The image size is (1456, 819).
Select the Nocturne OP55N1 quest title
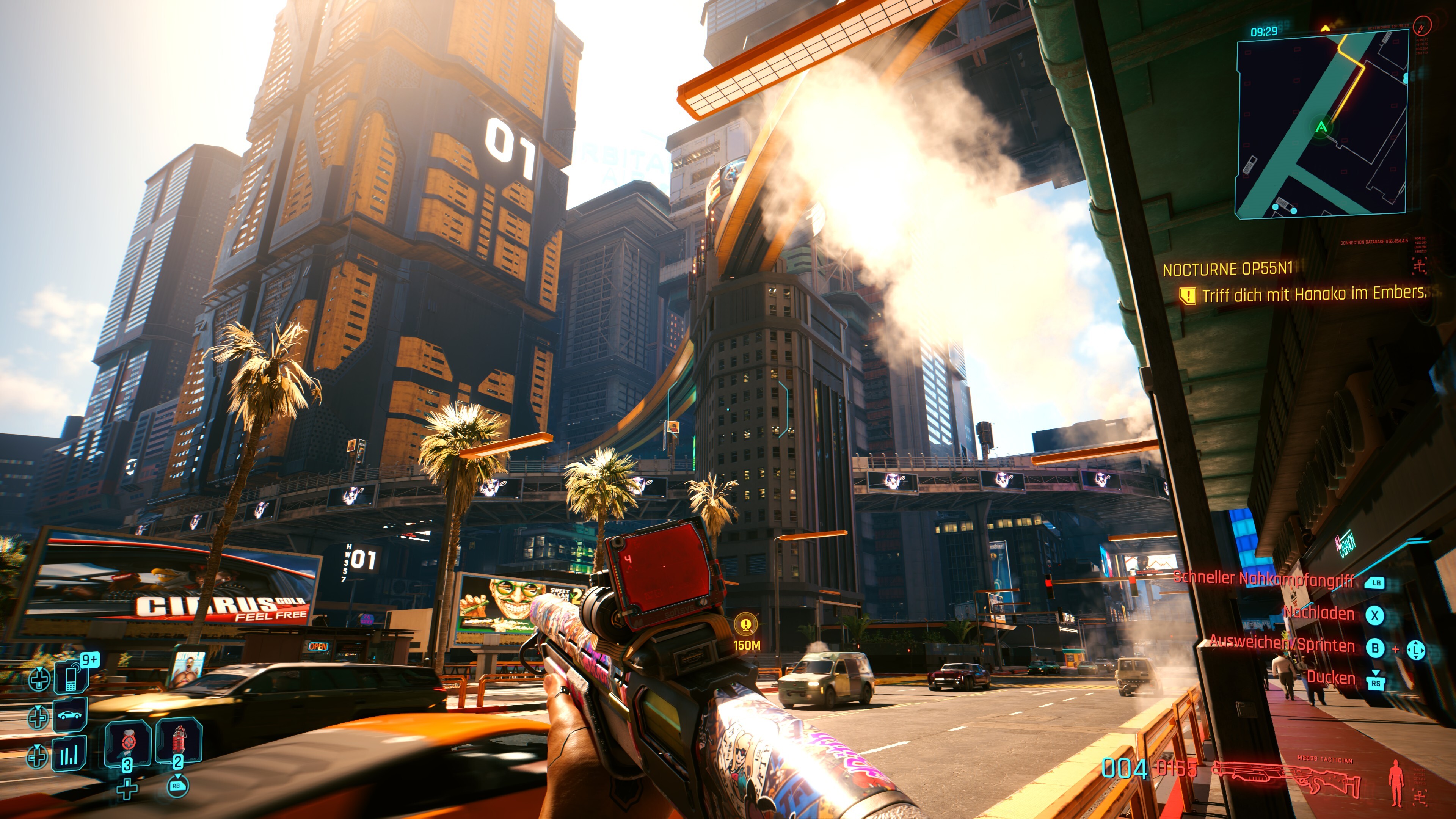point(1227,269)
